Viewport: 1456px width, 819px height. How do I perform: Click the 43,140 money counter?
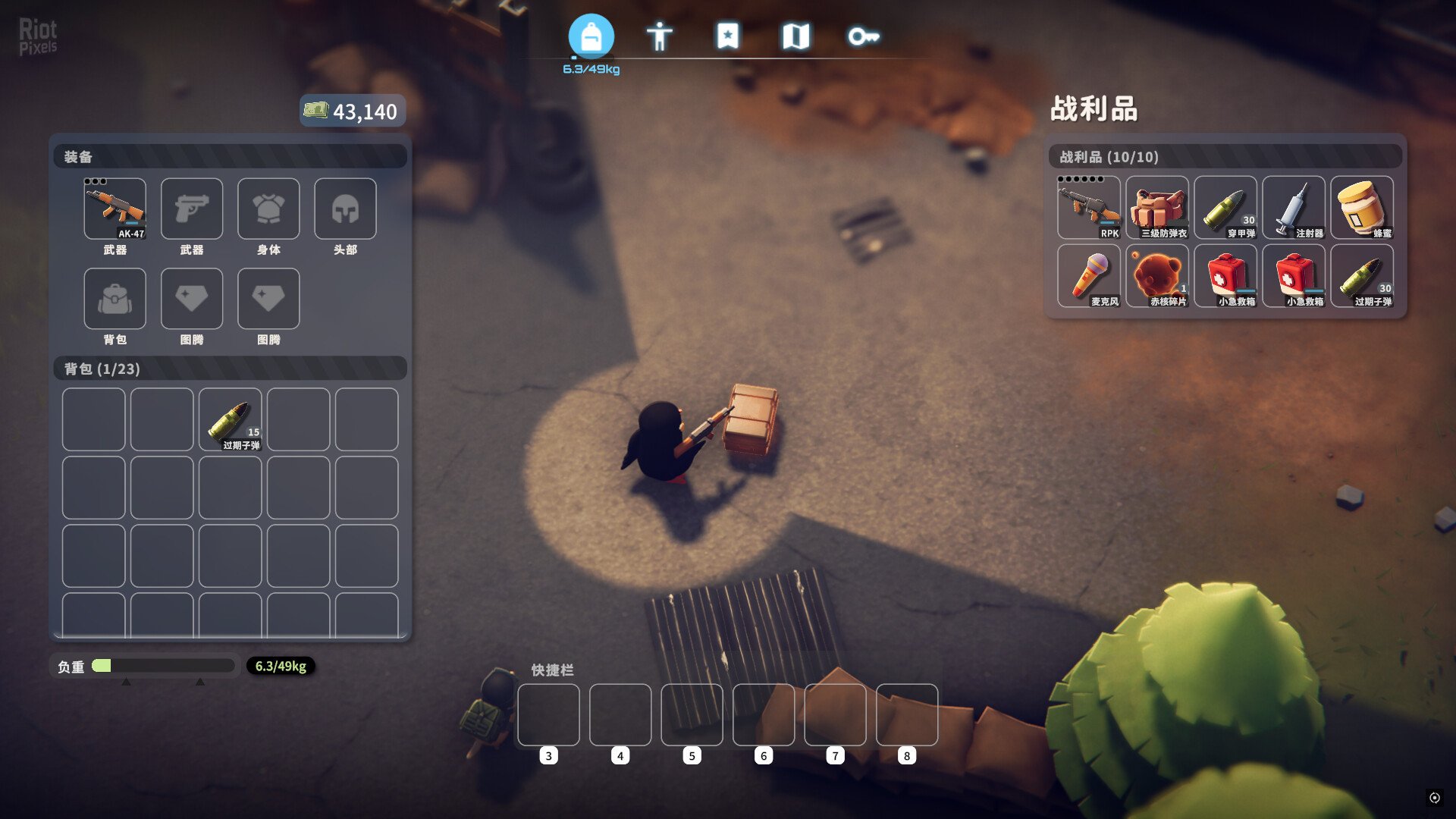tap(353, 111)
